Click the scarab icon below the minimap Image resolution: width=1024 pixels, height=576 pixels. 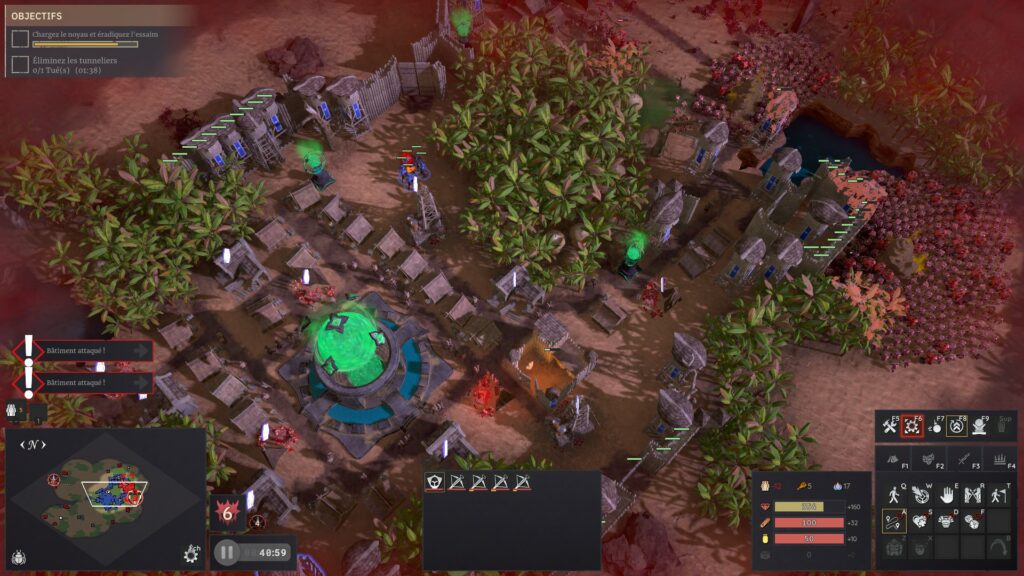pos(18,555)
